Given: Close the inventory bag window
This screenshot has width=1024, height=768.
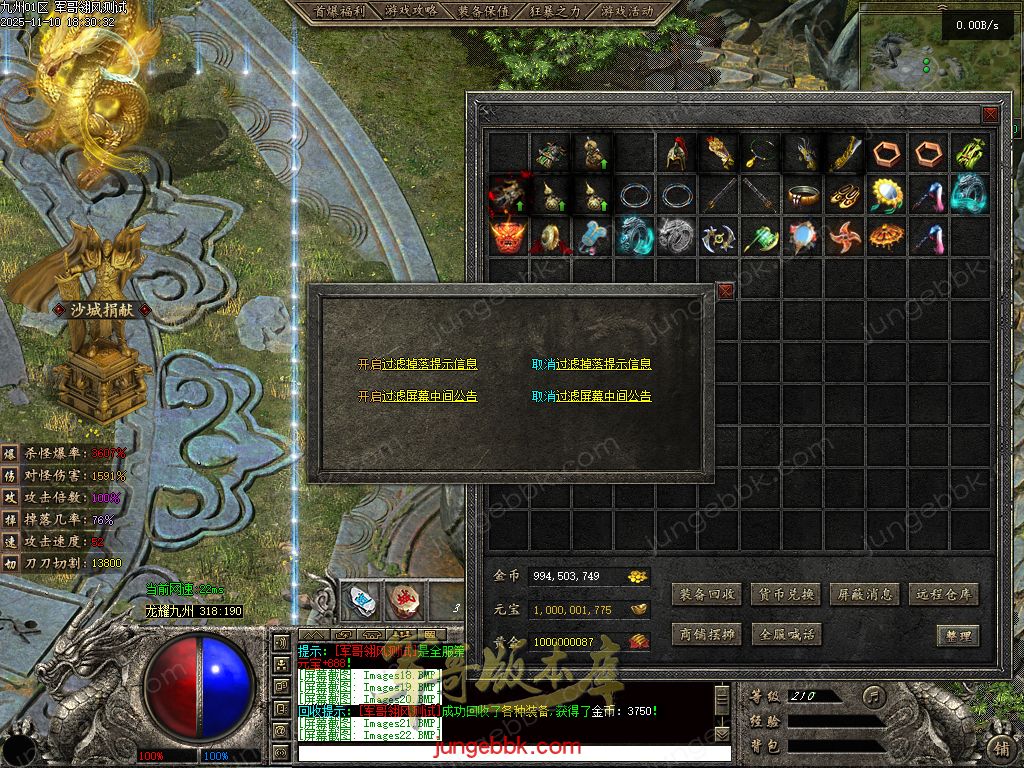Looking at the screenshot, I should pyautogui.click(x=990, y=114).
